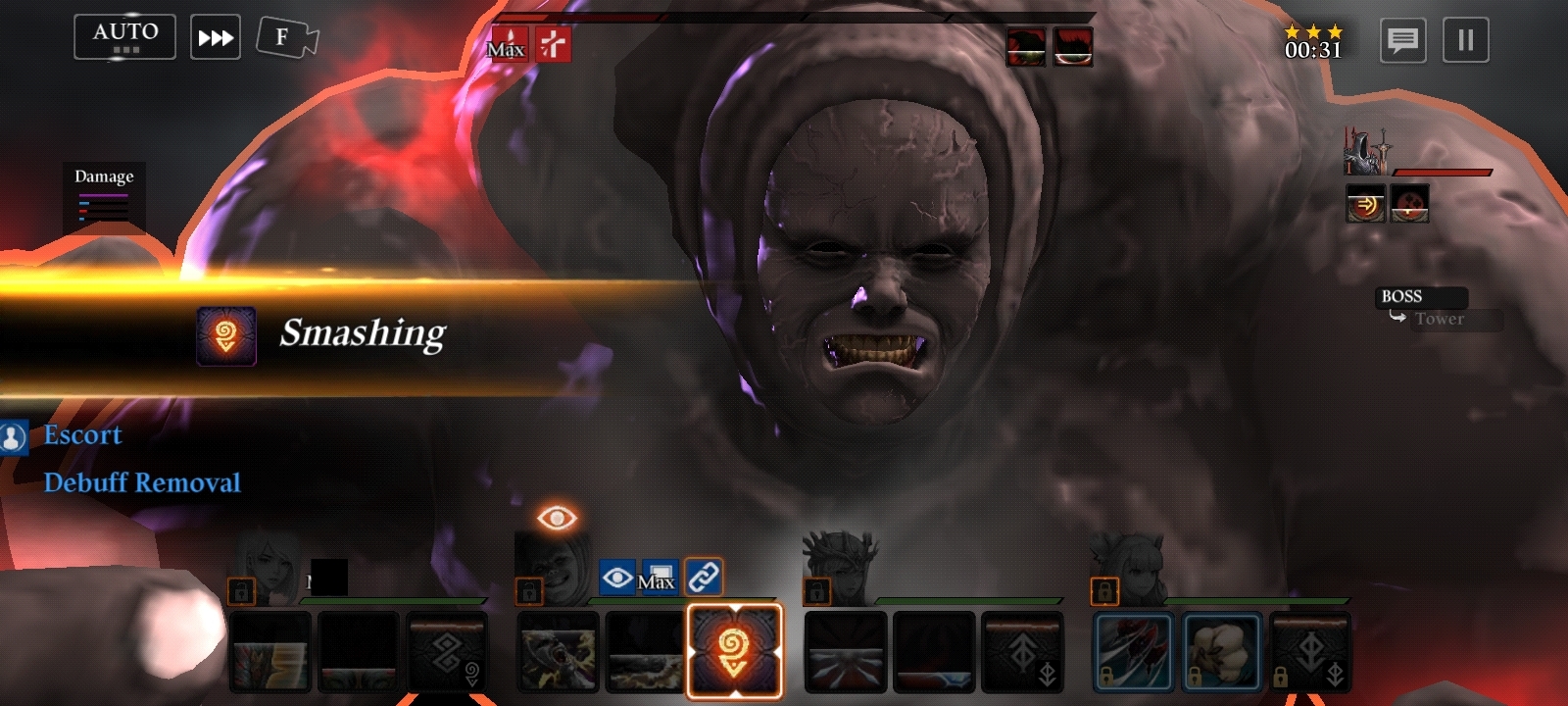Switch the F camera view button
The image size is (1568, 706).
286,38
